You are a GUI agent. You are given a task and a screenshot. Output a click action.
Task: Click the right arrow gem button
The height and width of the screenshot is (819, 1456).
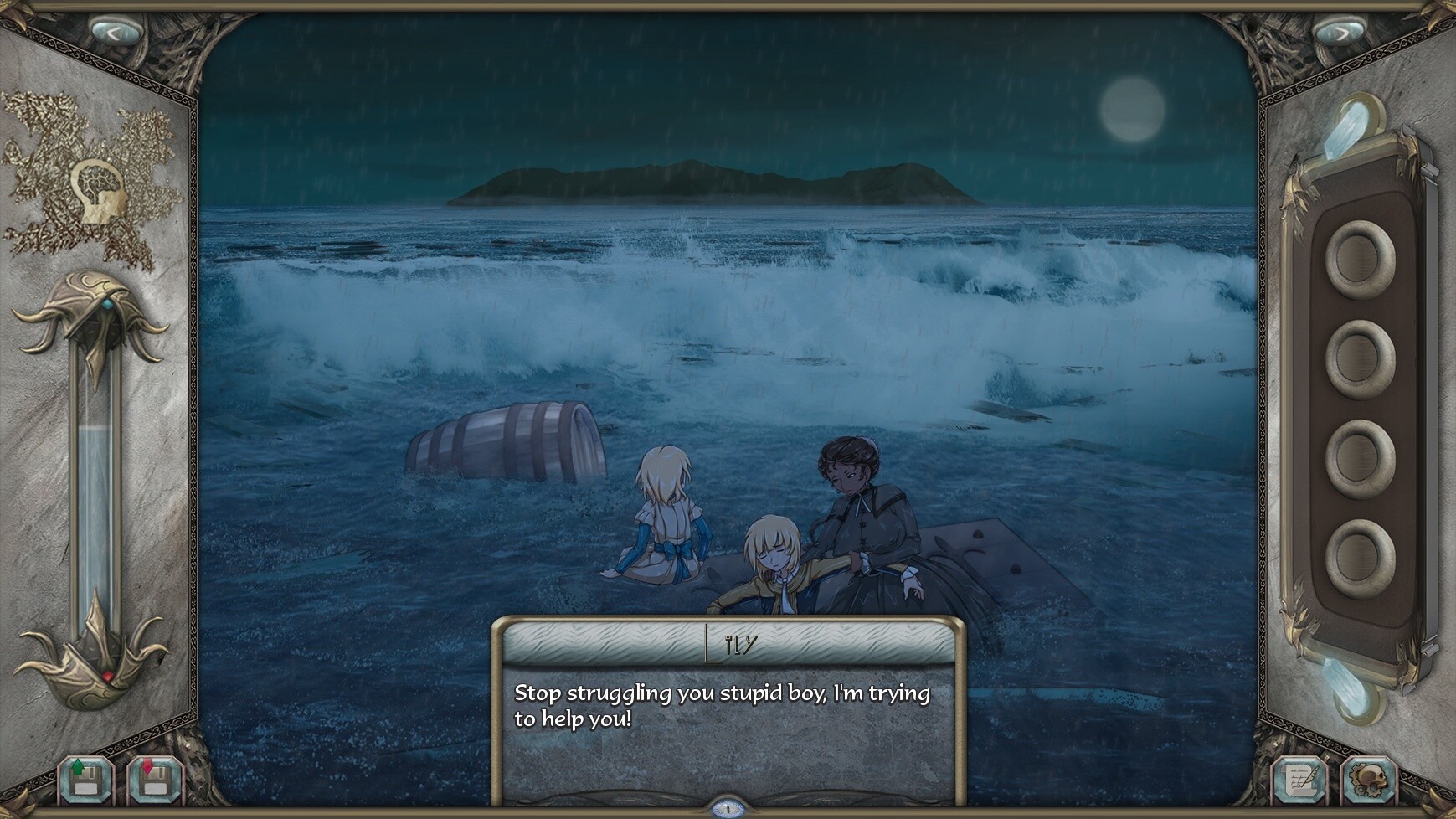pos(1339,33)
